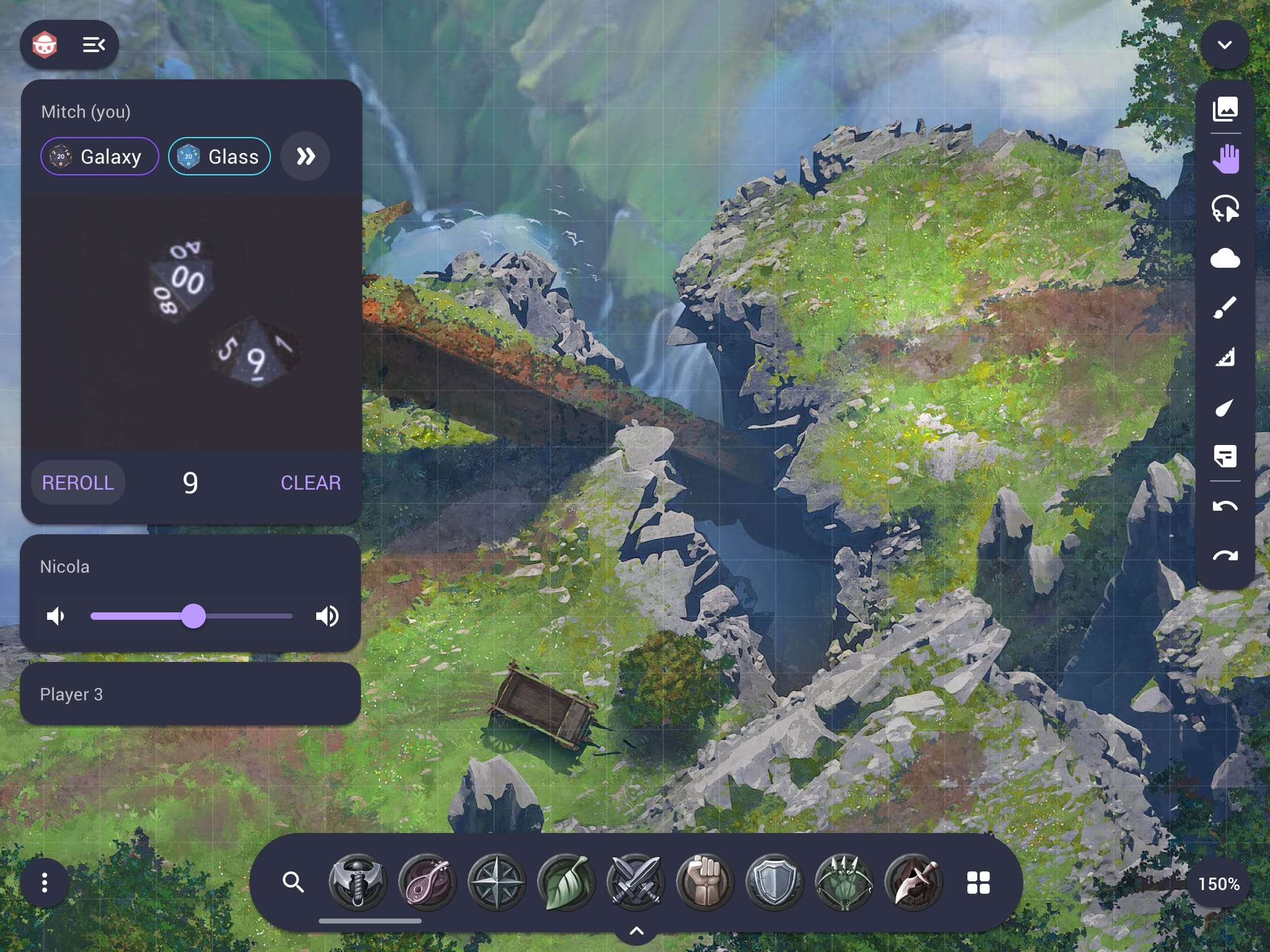Image resolution: width=1270 pixels, height=952 pixels.
Task: Open the three-dot options menu
Action: [45, 883]
